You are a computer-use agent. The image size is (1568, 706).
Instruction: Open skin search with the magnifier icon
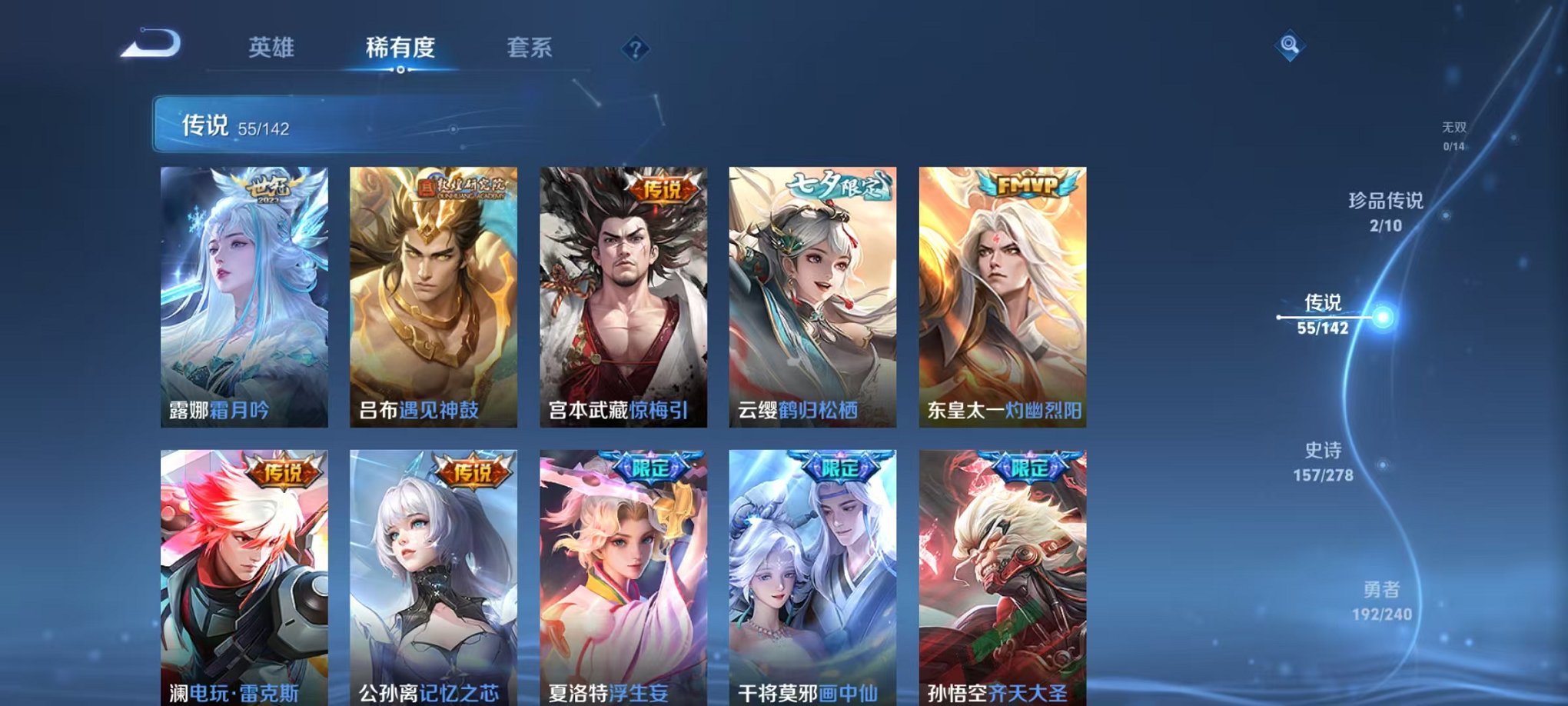1288,46
